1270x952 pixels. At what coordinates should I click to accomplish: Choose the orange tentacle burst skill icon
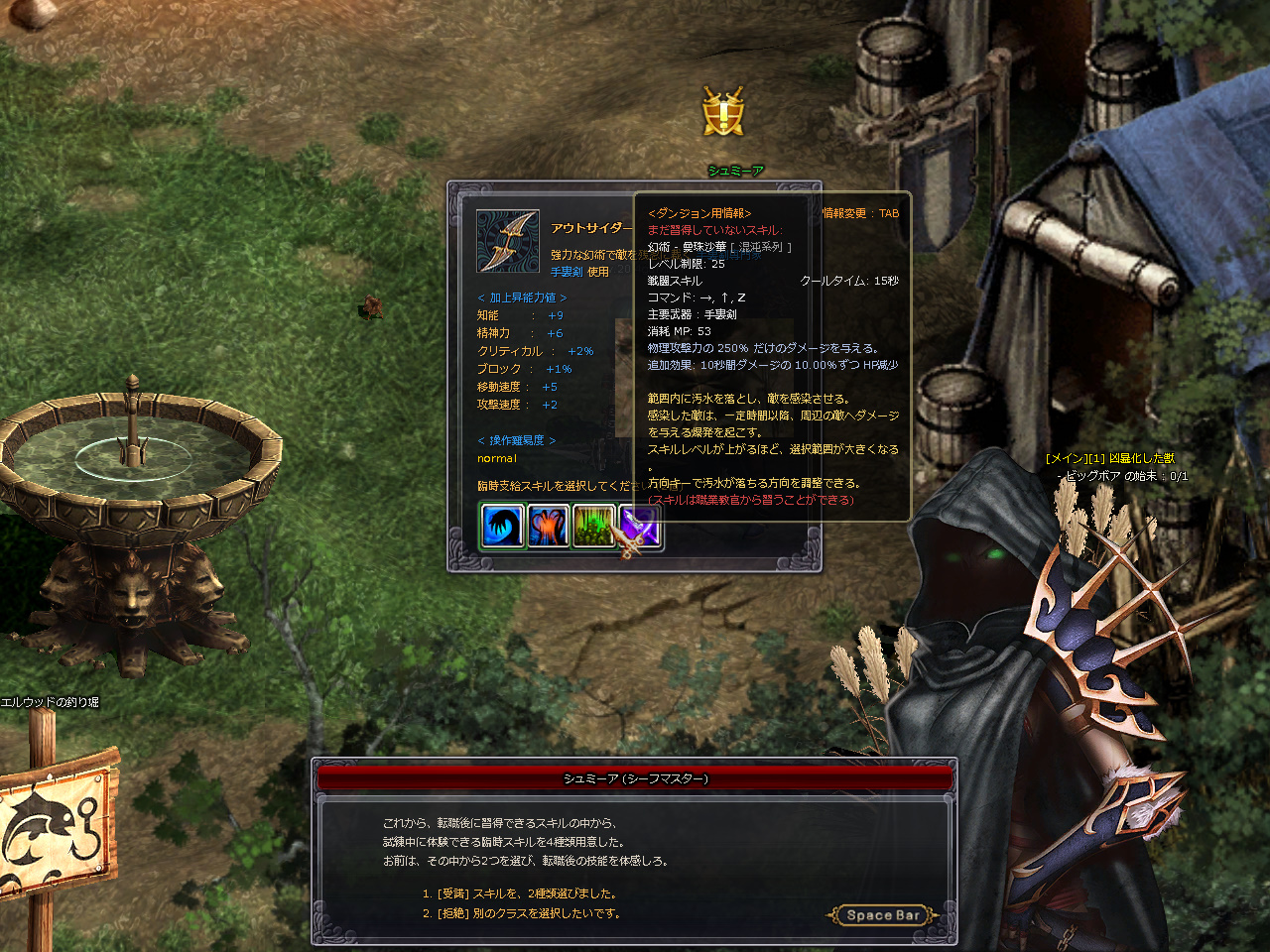[x=548, y=526]
